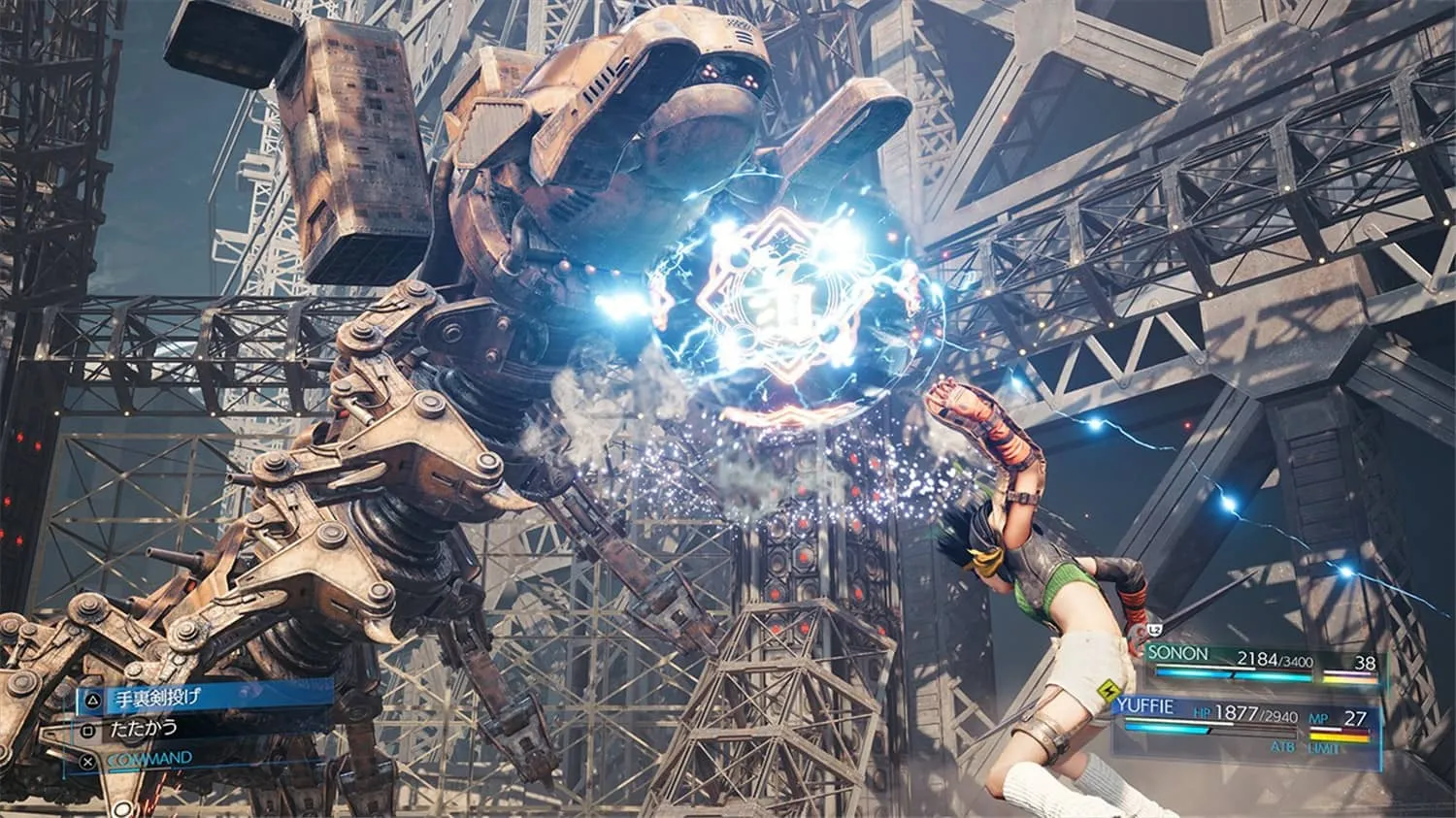Image resolution: width=1456 pixels, height=818 pixels.
Task: Click Sonon's HP value 2184/3400
Action: [1275, 661]
